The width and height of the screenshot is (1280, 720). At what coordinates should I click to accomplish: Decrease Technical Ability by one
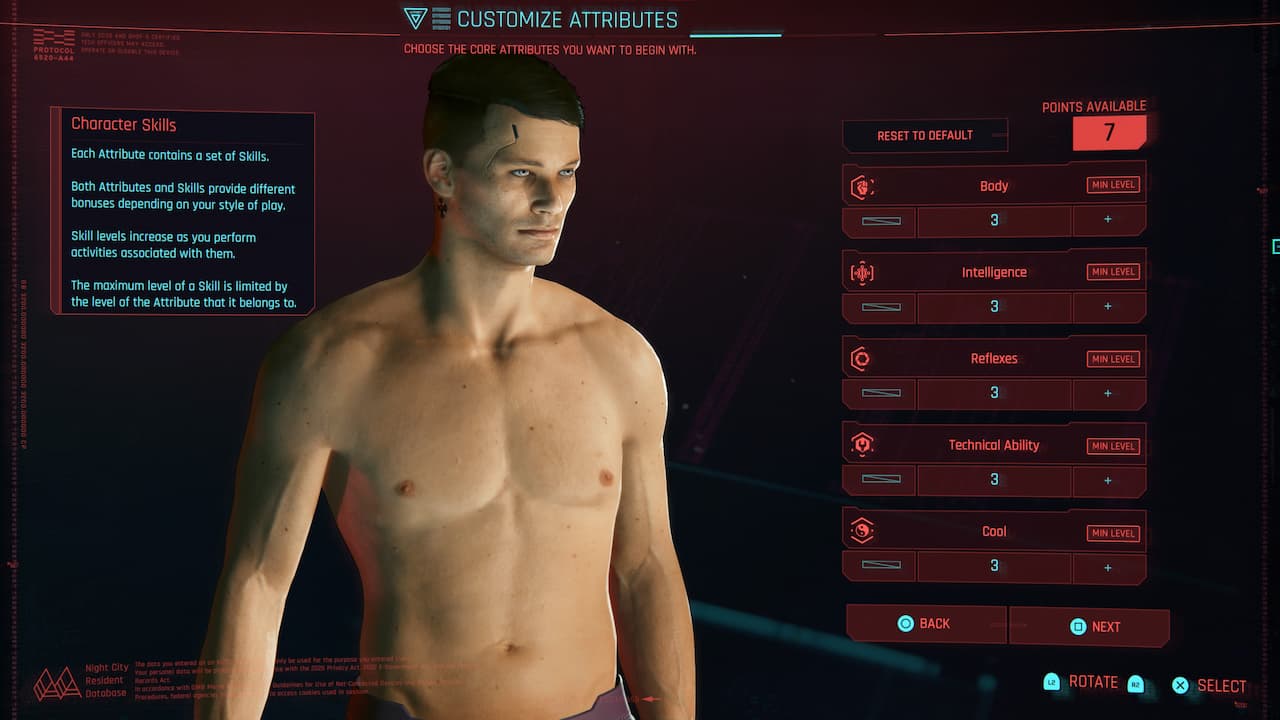[x=880, y=480]
